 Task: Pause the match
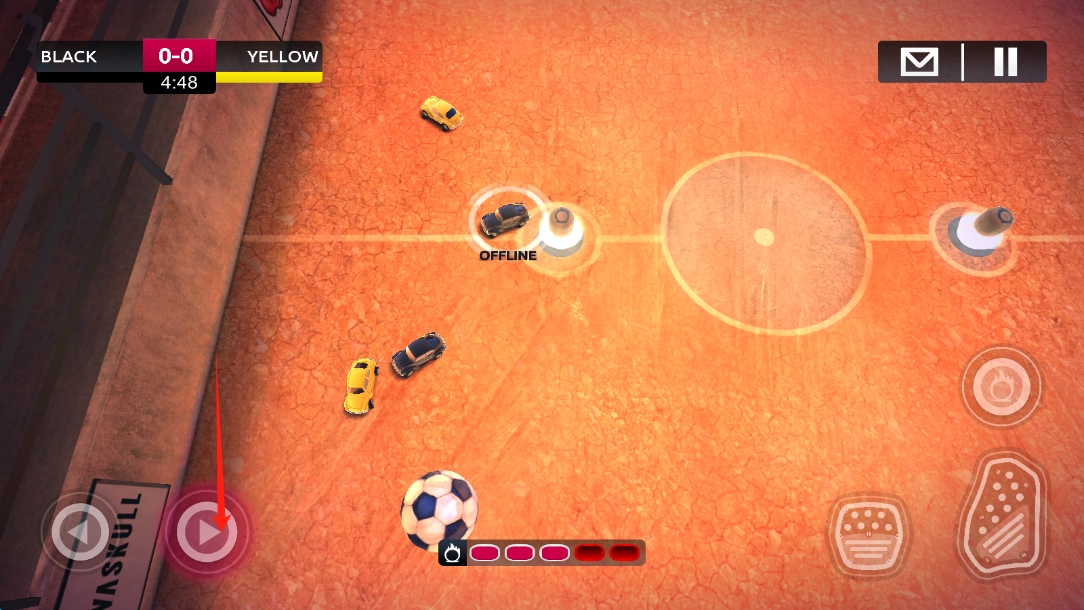(x=1005, y=62)
